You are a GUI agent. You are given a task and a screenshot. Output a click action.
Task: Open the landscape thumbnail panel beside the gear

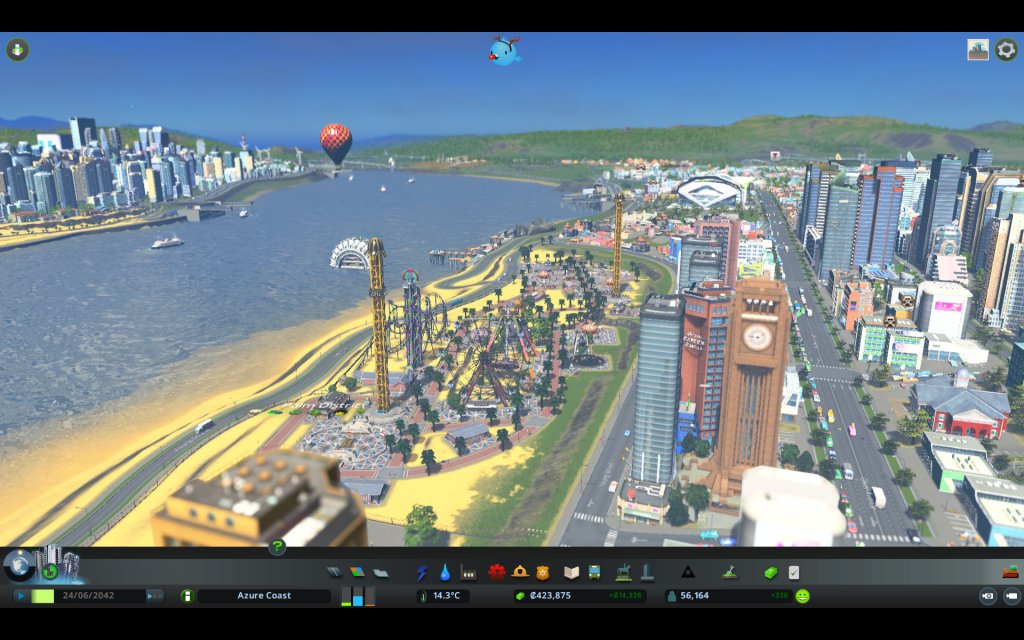click(978, 49)
